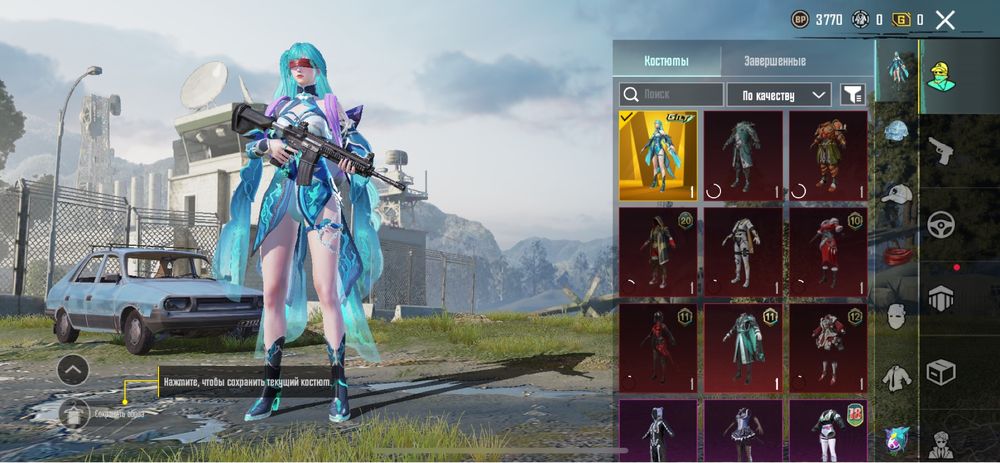Close the inventory screen with the X
Image resolution: width=1000 pixels, height=463 pixels.
945,19
